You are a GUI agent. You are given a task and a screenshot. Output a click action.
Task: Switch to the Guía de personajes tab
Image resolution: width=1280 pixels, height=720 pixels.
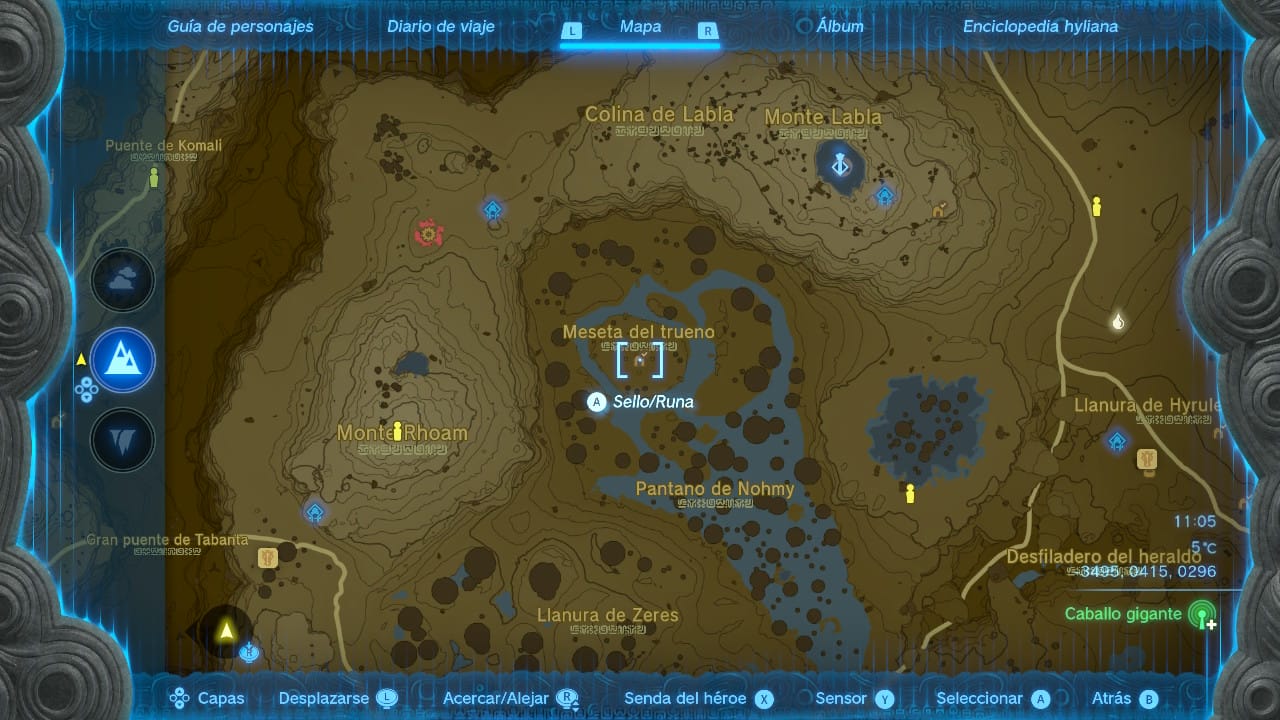pos(240,27)
